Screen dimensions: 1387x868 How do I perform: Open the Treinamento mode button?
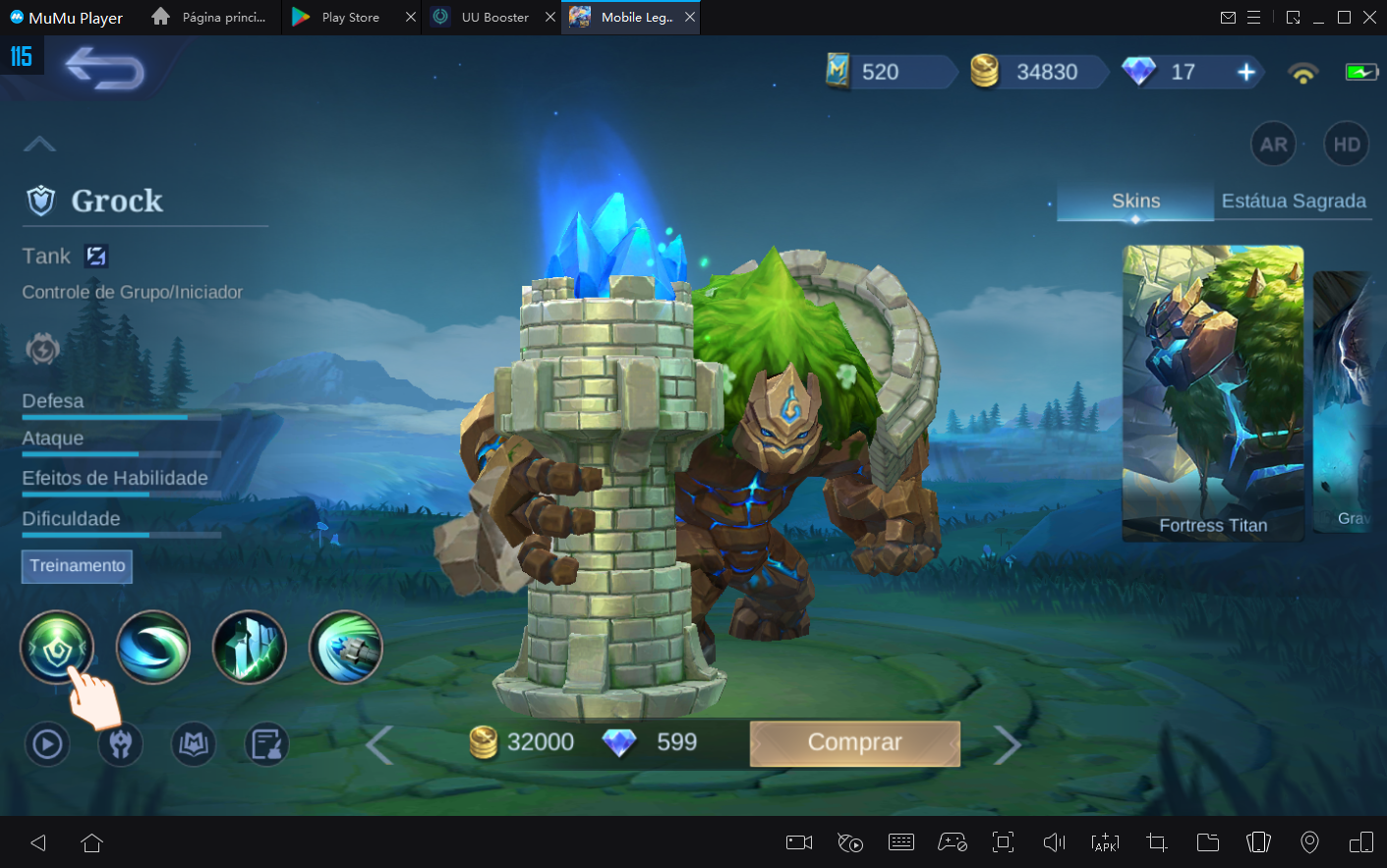77,566
